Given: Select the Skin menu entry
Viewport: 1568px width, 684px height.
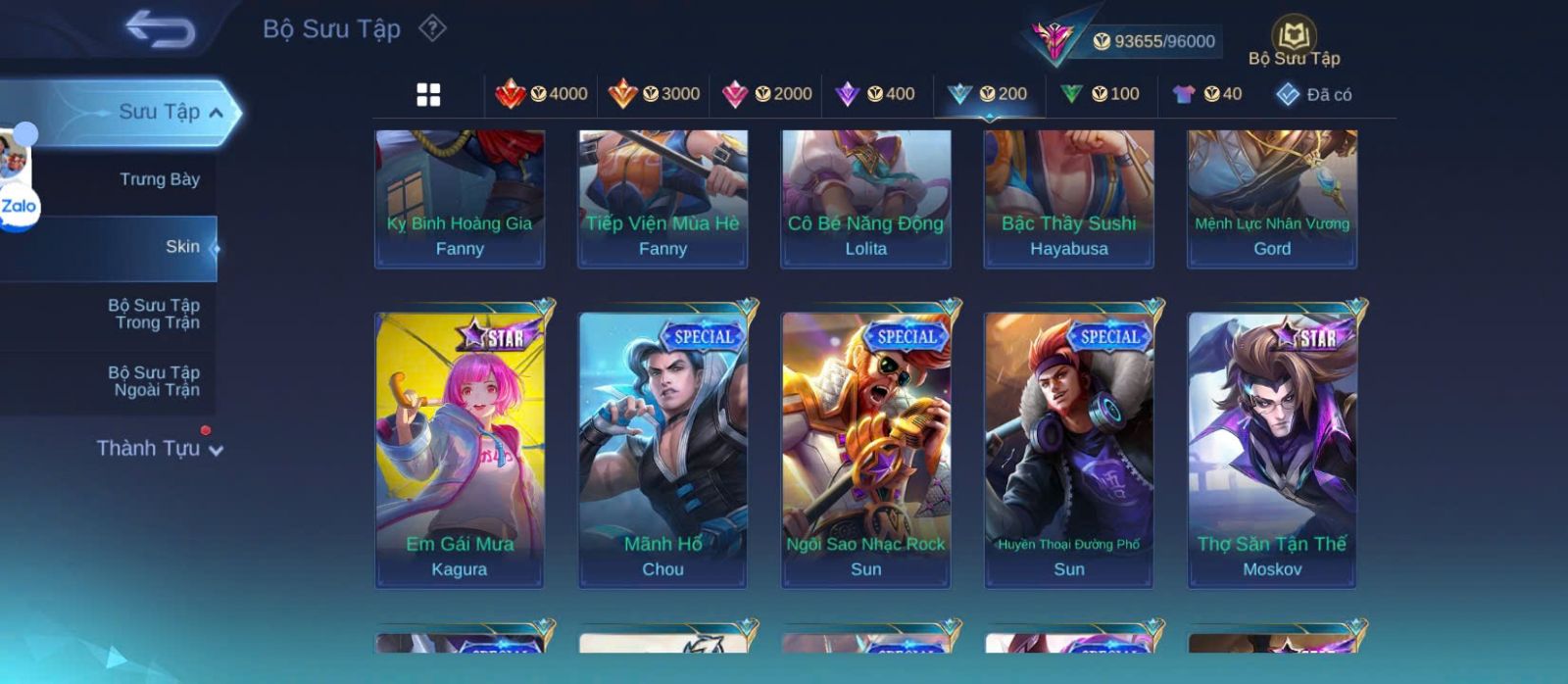Looking at the screenshot, I should pyautogui.click(x=181, y=247).
